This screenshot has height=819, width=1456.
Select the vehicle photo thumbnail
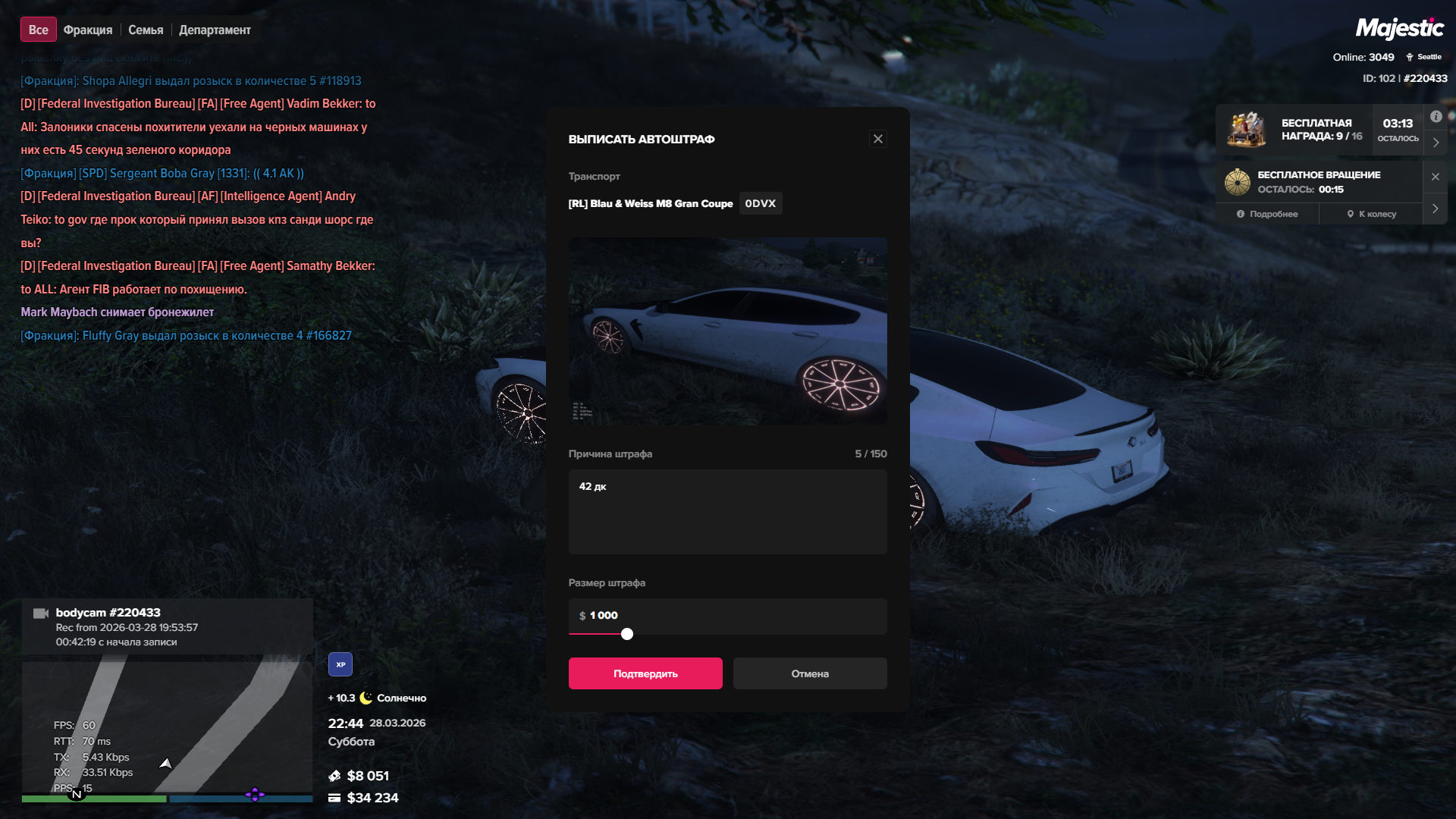pos(727,331)
